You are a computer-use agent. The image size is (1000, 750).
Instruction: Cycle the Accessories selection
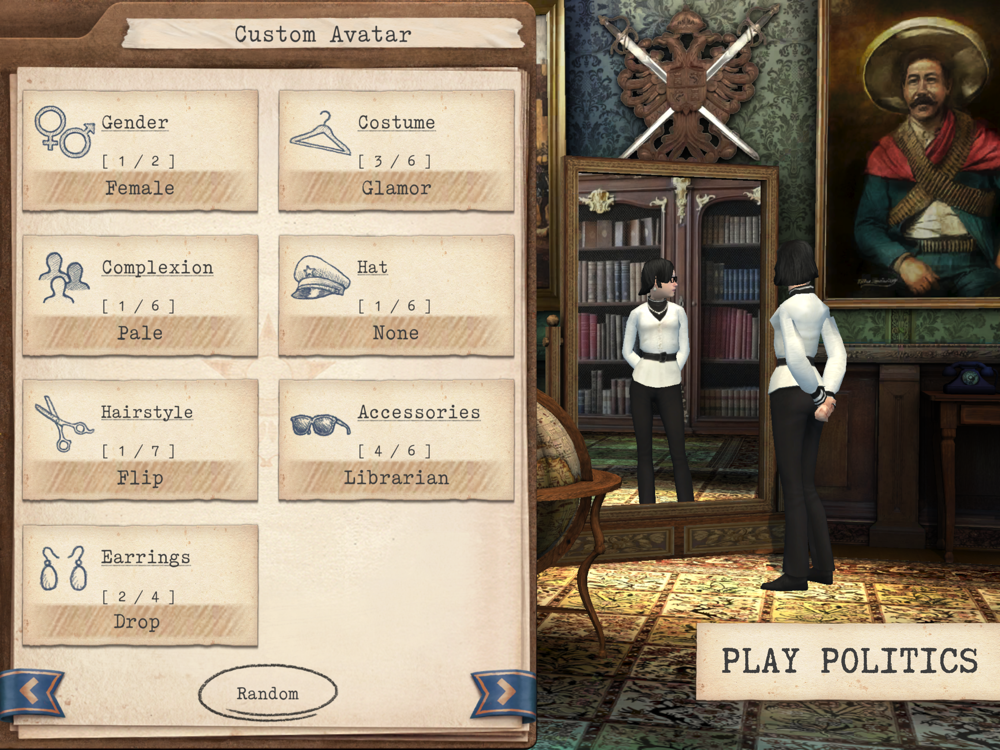tap(396, 441)
